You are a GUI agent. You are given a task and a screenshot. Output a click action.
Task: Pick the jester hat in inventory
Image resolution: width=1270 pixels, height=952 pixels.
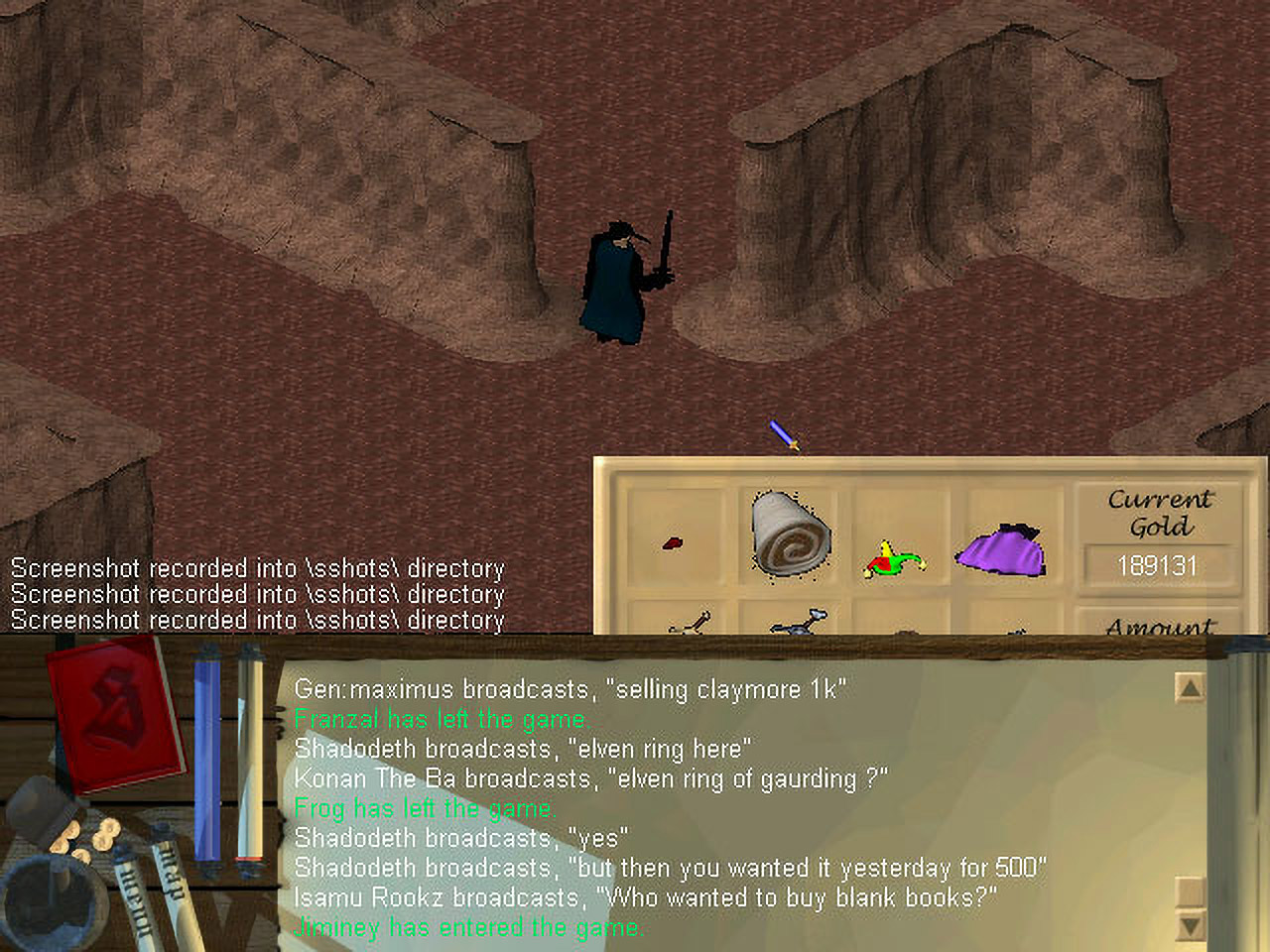coord(895,560)
